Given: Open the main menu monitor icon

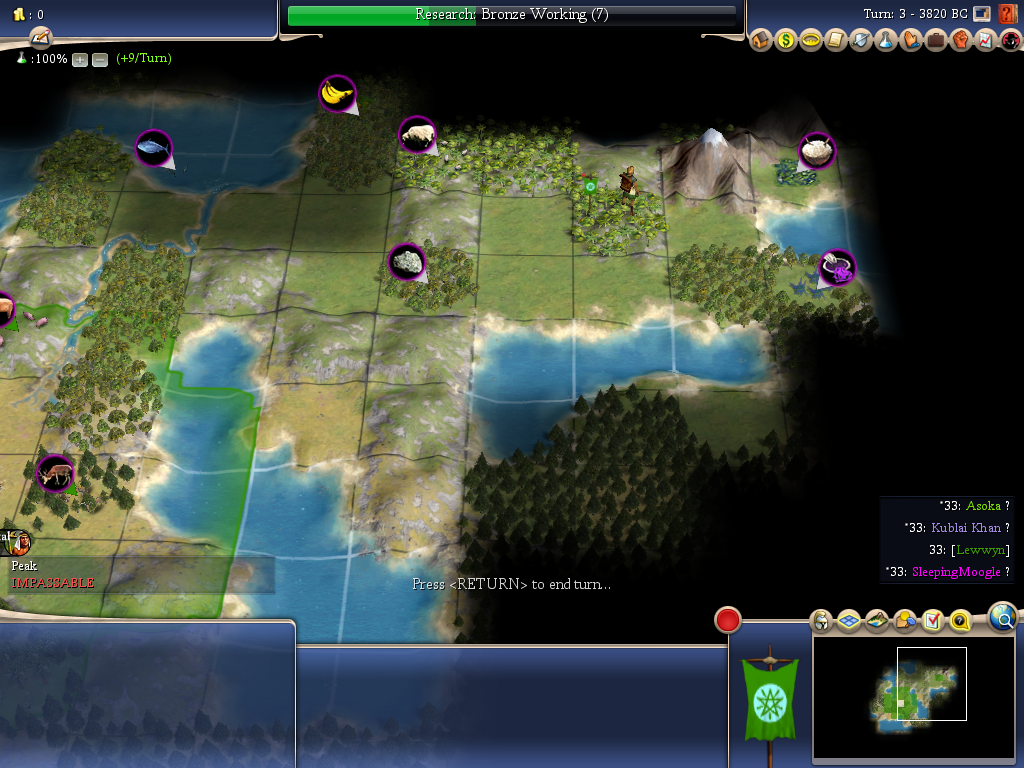Looking at the screenshot, I should (982, 14).
